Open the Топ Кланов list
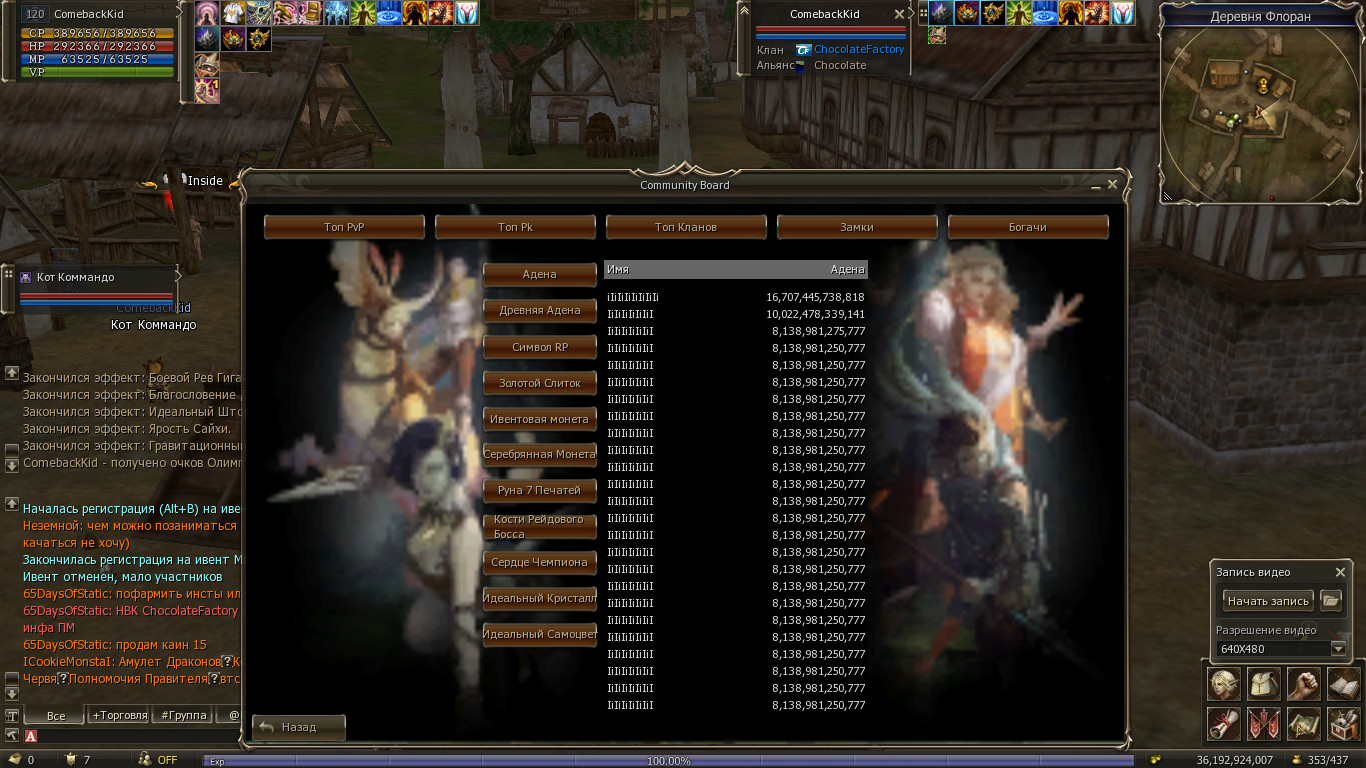1366x768 pixels. pyautogui.click(x=686, y=227)
